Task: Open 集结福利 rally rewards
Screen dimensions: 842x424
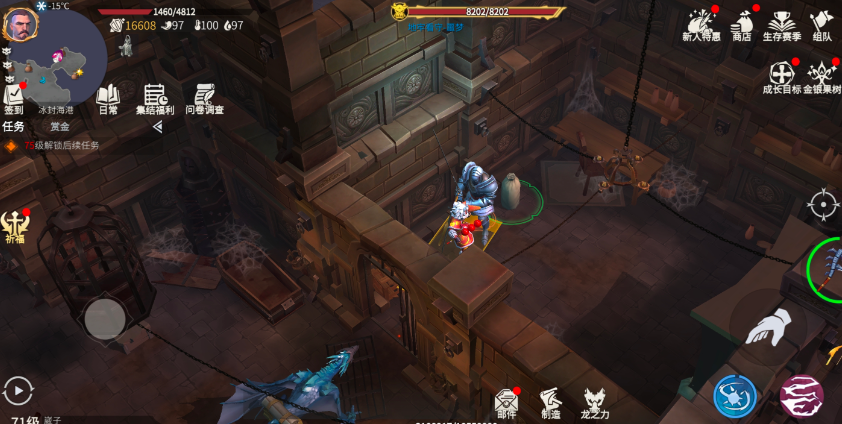Action: tap(155, 98)
